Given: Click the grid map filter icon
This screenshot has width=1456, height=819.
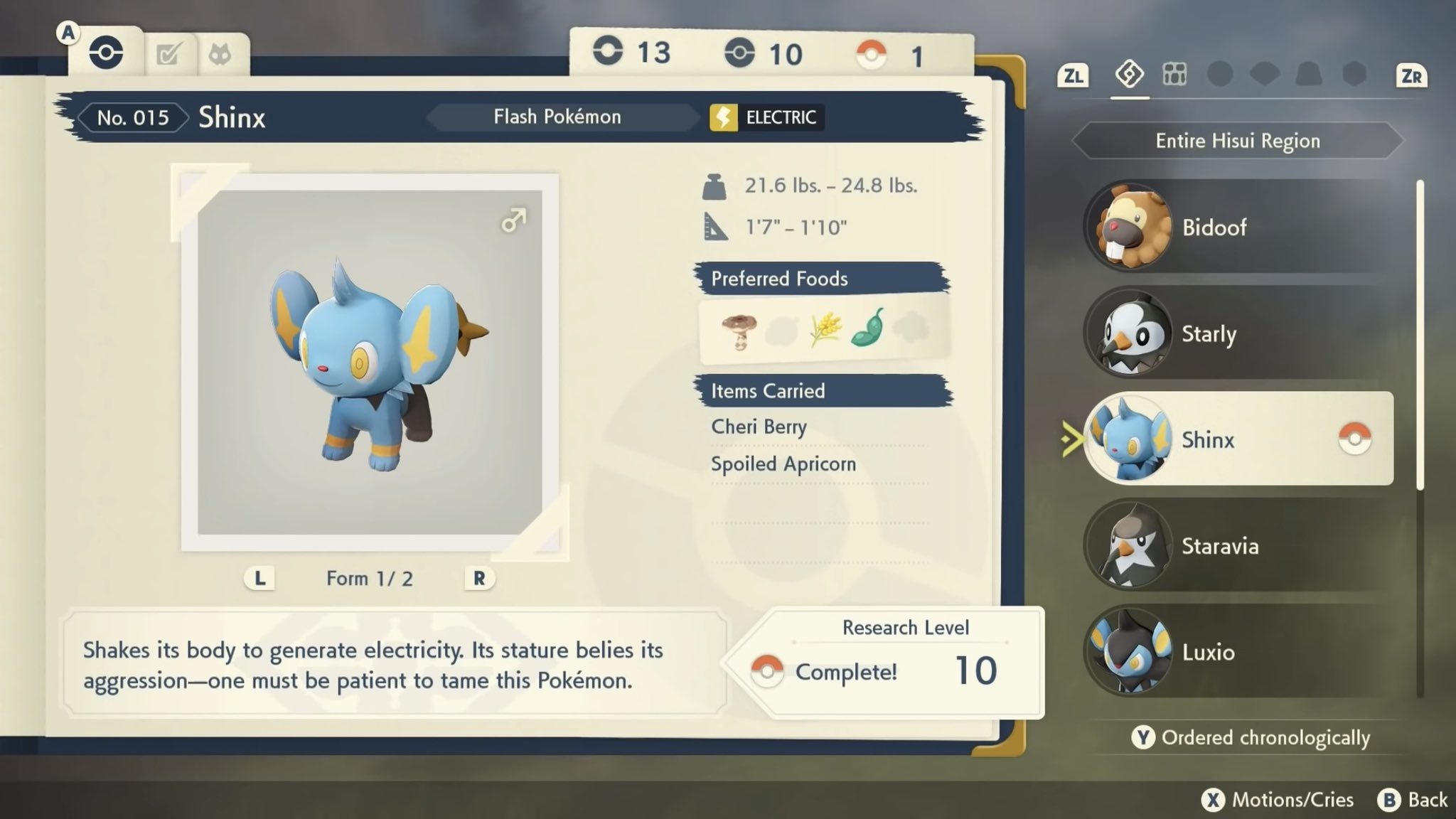Looking at the screenshot, I should click(x=1174, y=74).
